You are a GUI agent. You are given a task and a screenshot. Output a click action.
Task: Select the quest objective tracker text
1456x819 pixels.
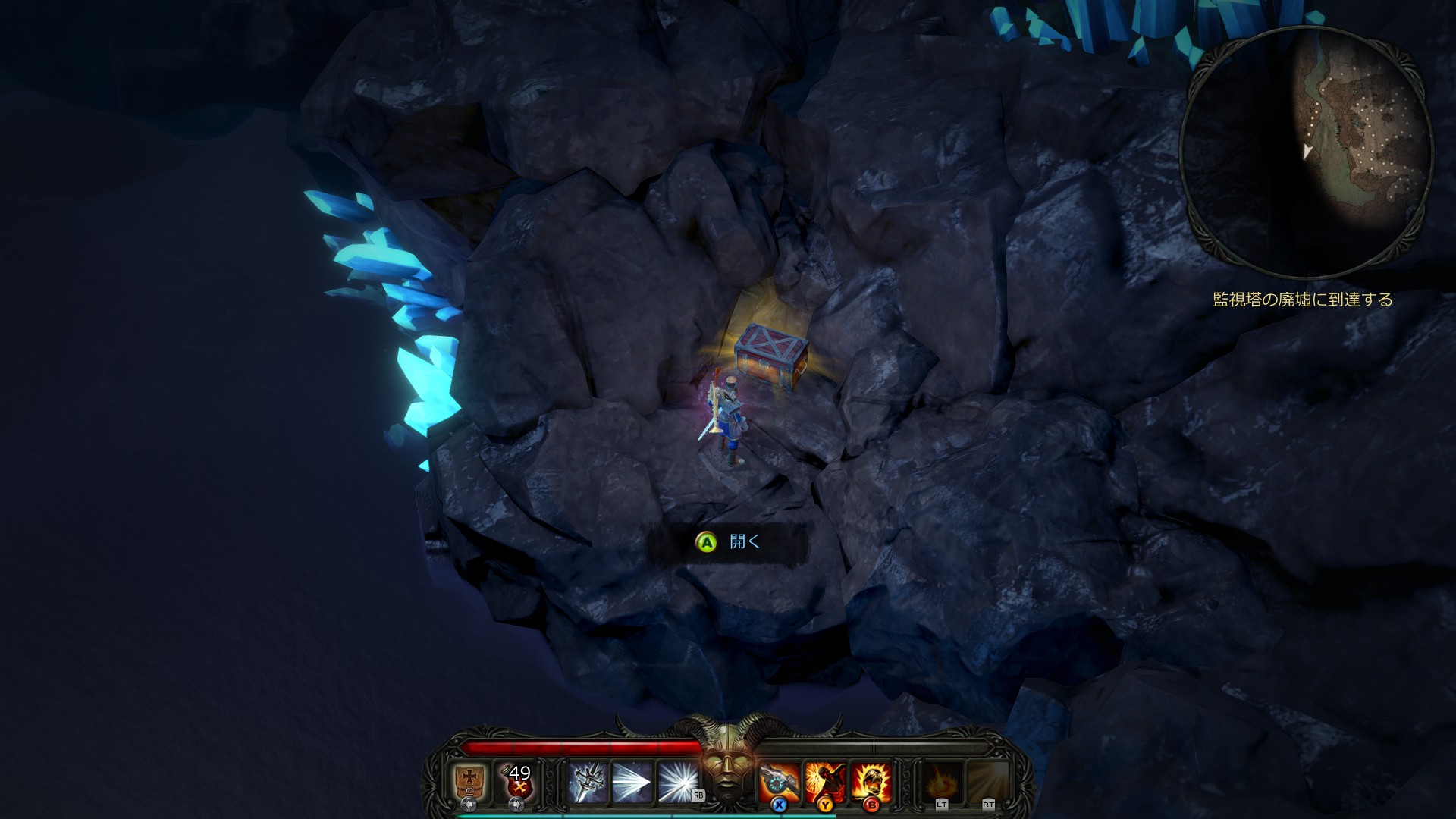(1303, 300)
